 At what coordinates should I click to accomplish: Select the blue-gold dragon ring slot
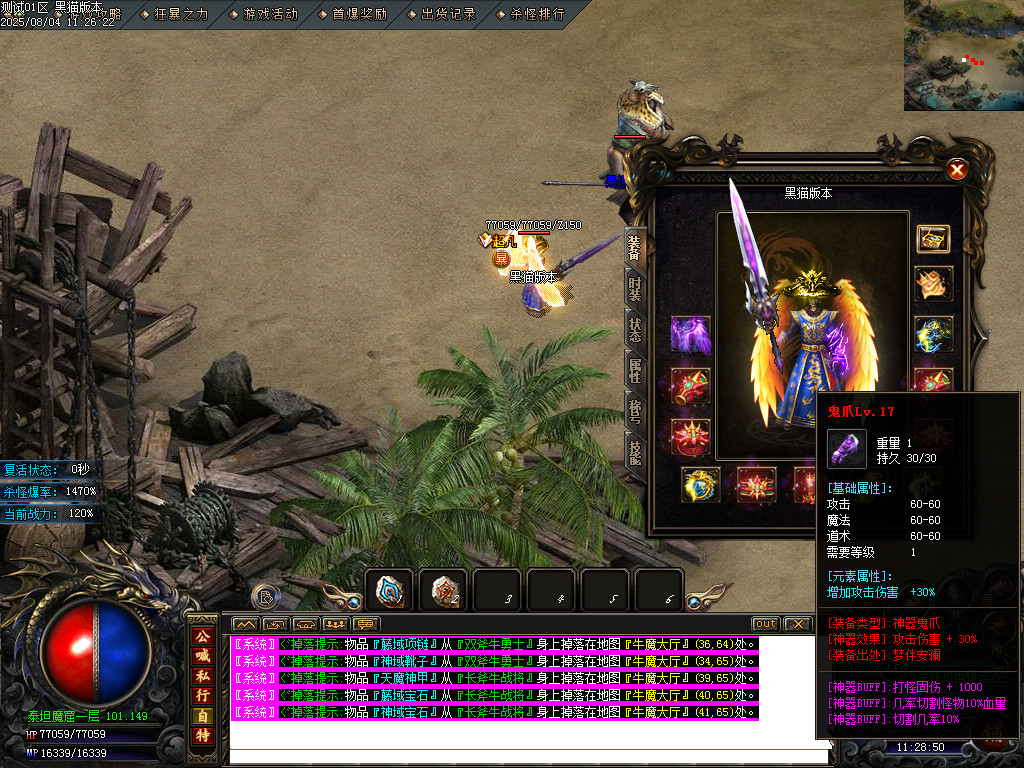point(701,485)
